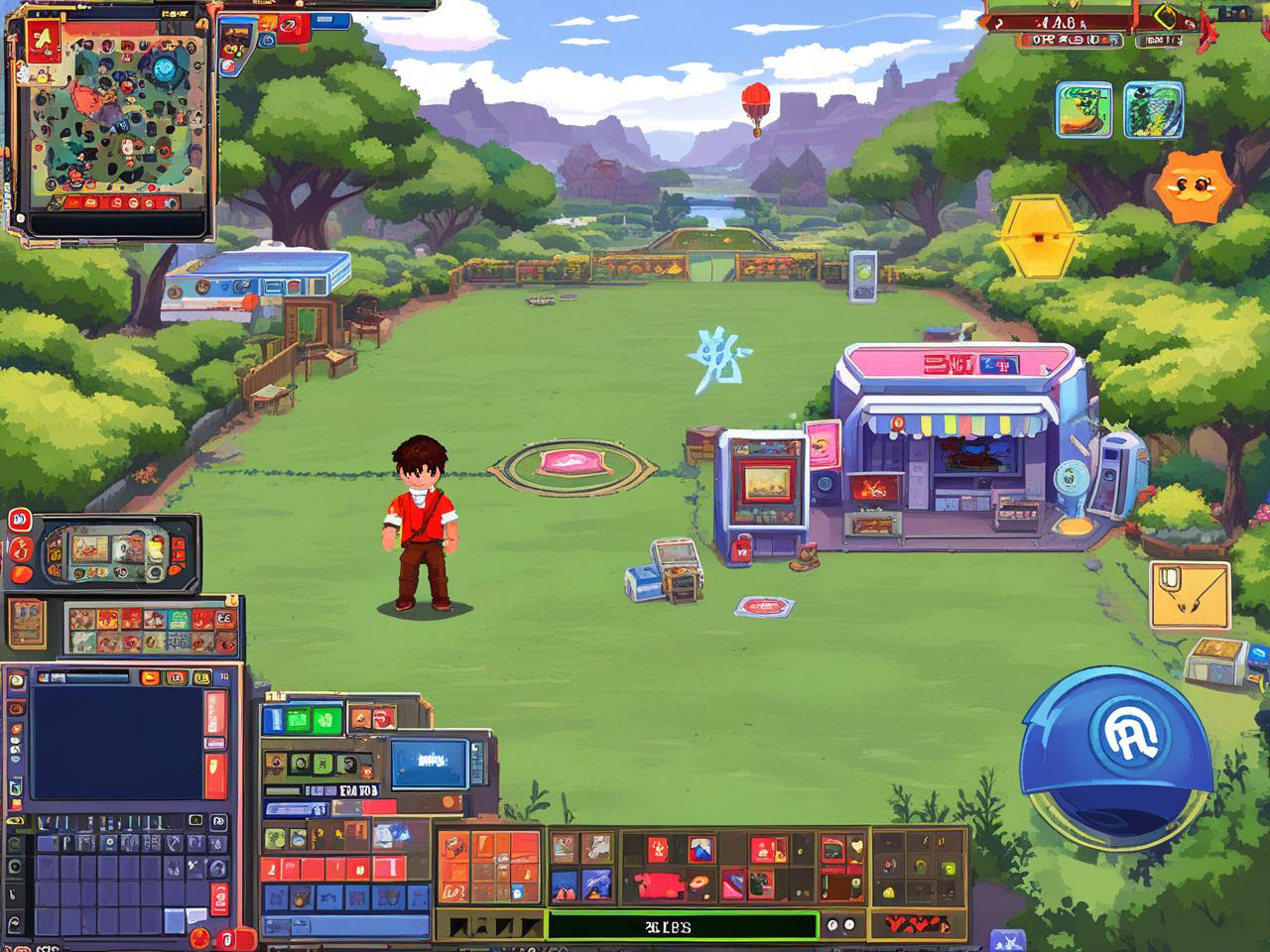Click the green-bordered black text bar
Image resolution: width=1270 pixels, height=952 pixels.
[x=682, y=926]
